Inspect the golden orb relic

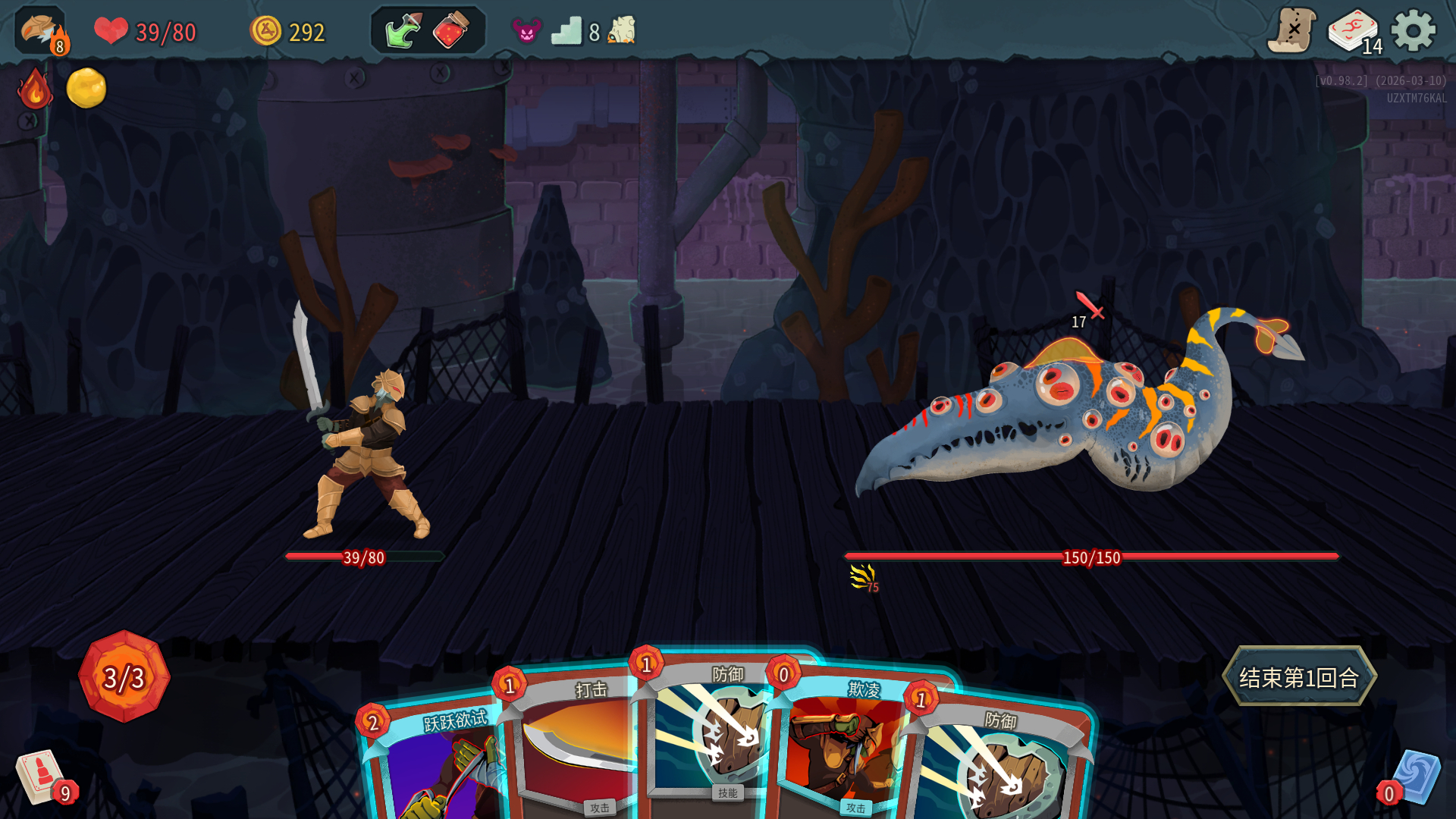pos(86,88)
